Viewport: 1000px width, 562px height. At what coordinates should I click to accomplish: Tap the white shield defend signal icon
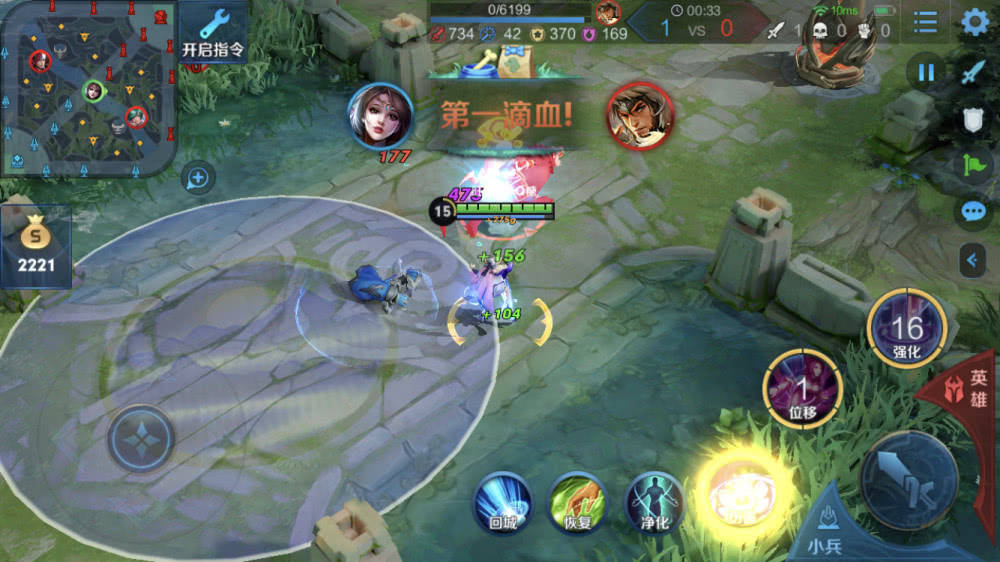click(974, 120)
